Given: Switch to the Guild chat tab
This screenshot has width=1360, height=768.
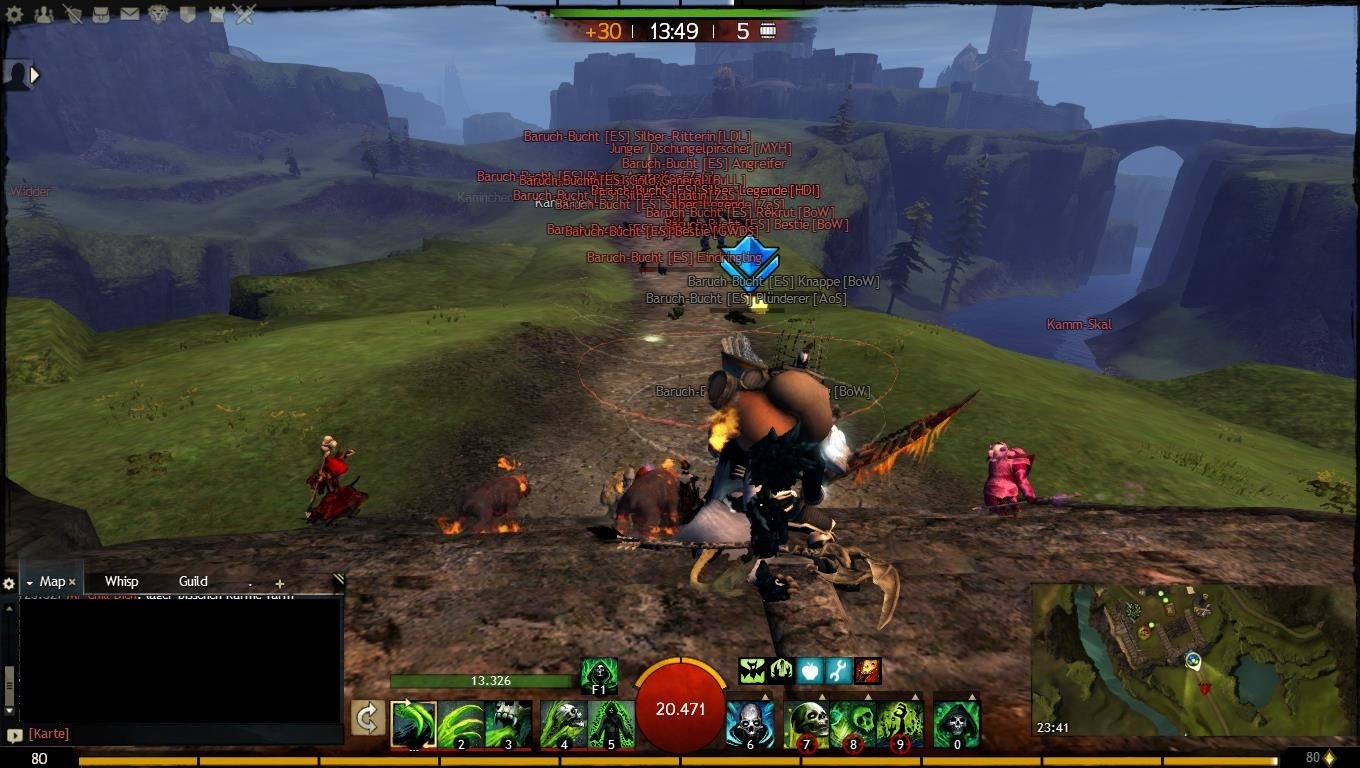Looking at the screenshot, I should pos(193,581).
